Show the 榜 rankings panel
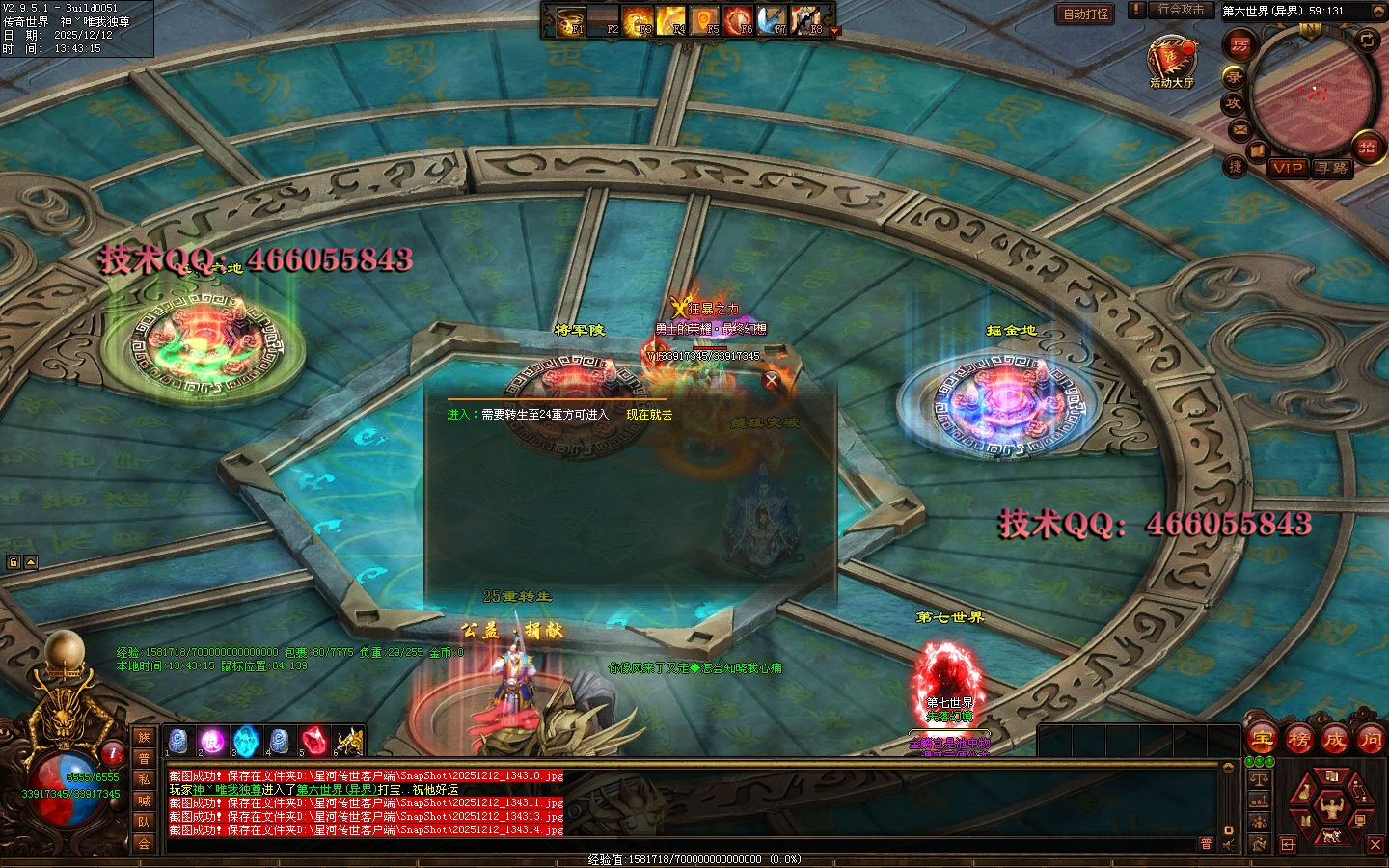1389x868 pixels. pyautogui.click(x=1298, y=740)
